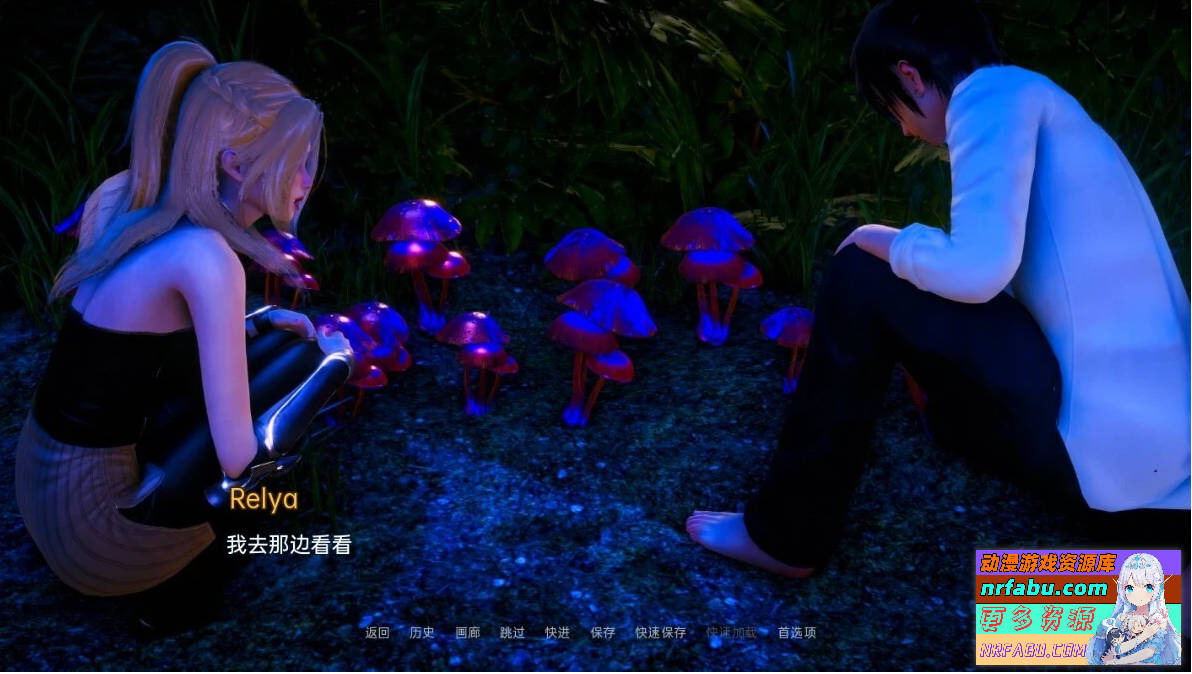Open the 画廊 (Gallery)
Viewport: 1192px width, 674px height.
point(468,633)
